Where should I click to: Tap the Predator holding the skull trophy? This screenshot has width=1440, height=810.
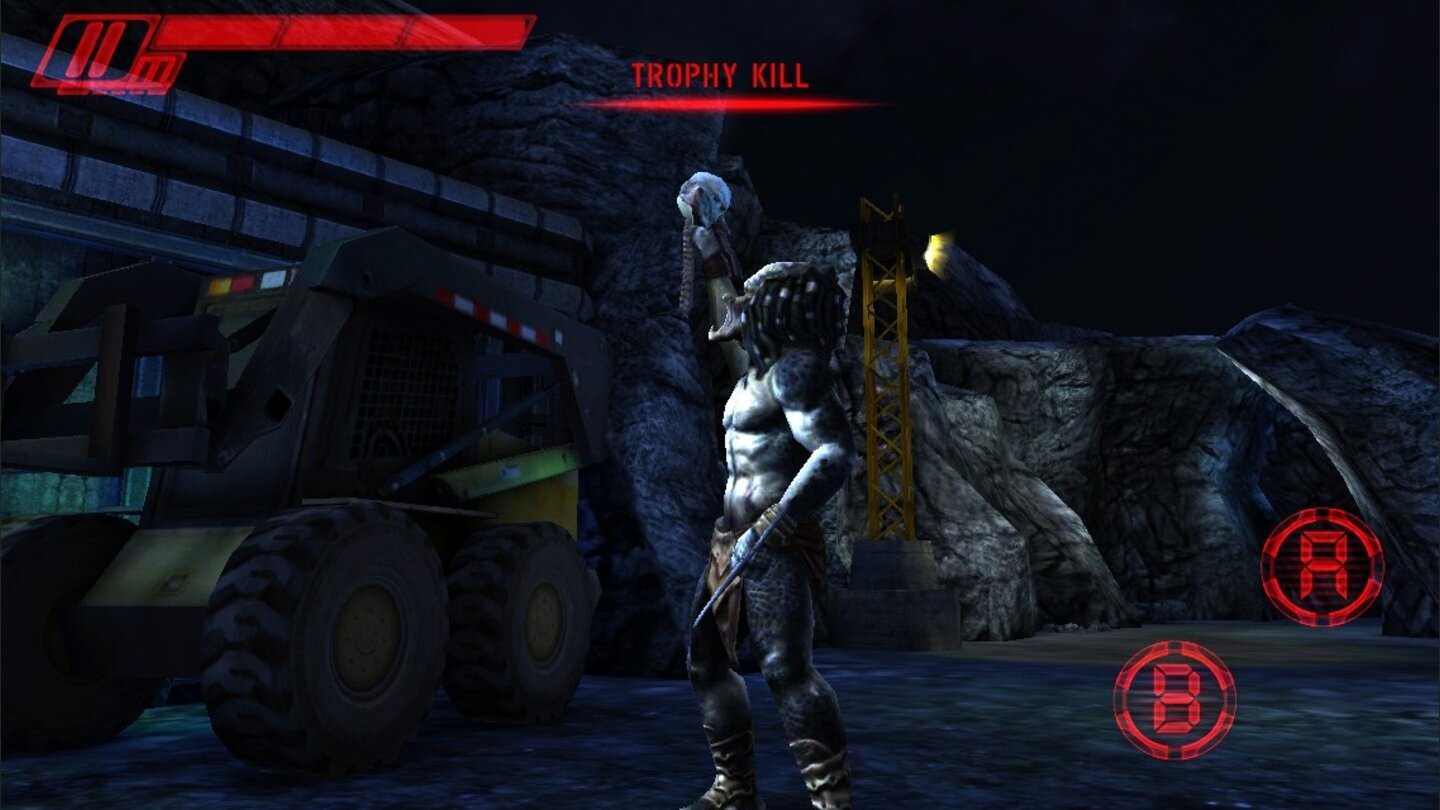pos(770,450)
